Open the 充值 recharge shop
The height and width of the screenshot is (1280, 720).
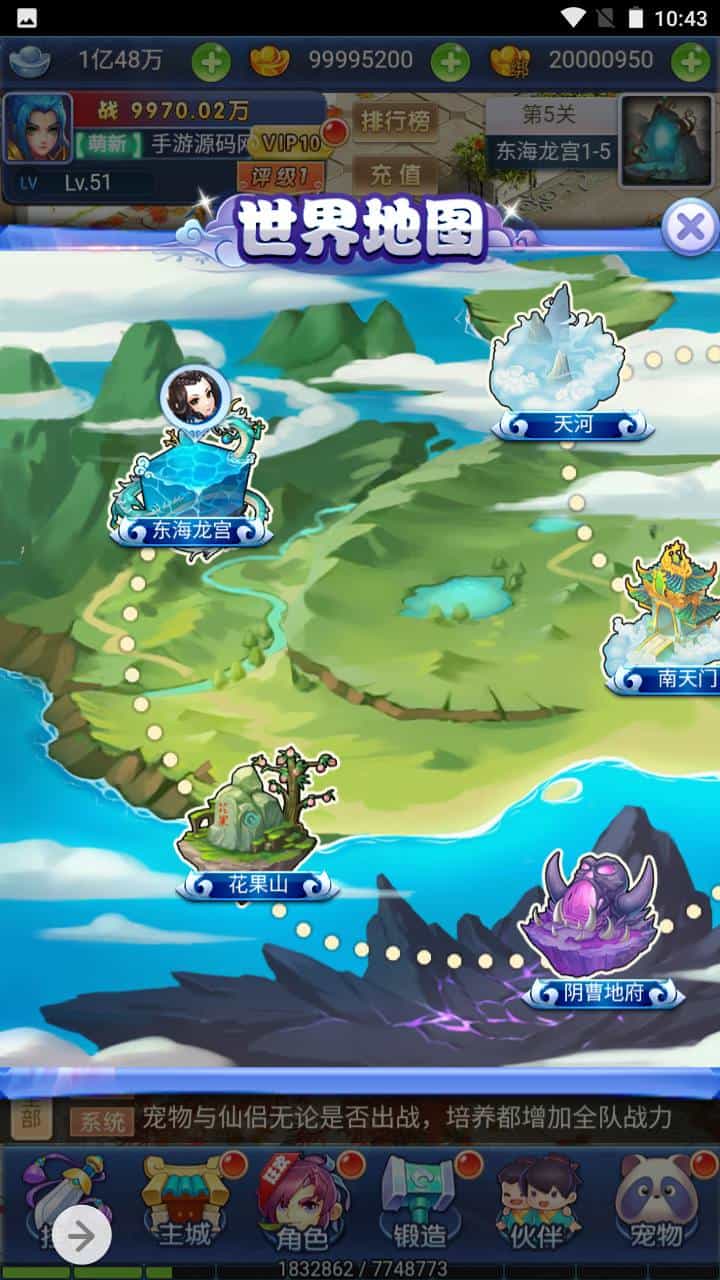(395, 173)
